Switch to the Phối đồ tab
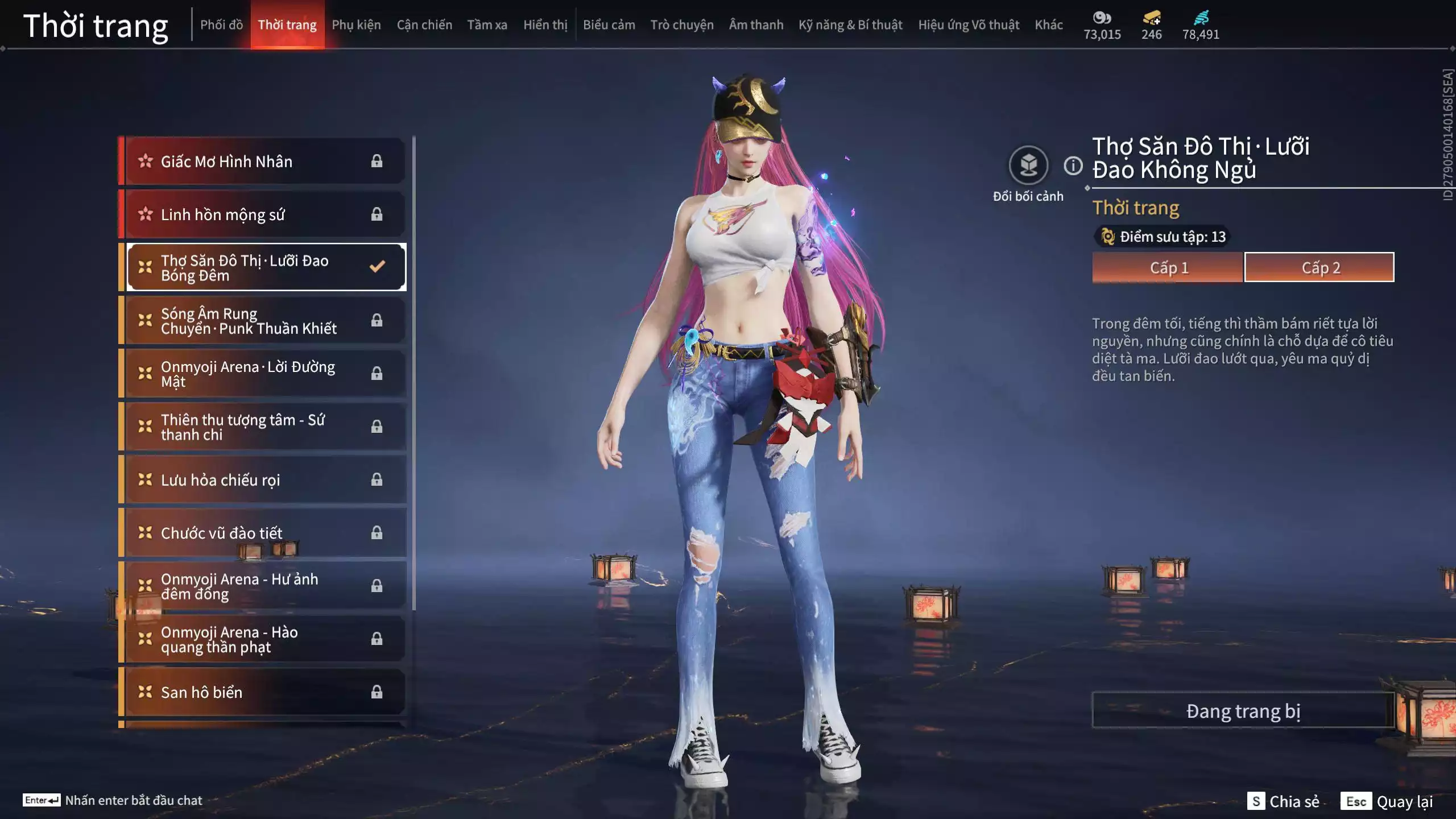The width and height of the screenshot is (1456, 819). point(221,25)
